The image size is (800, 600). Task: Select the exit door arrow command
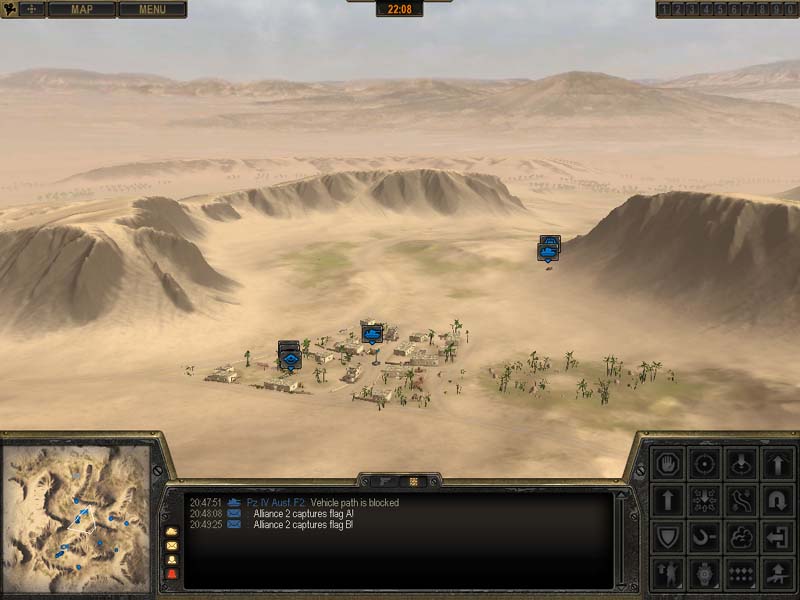(x=777, y=536)
